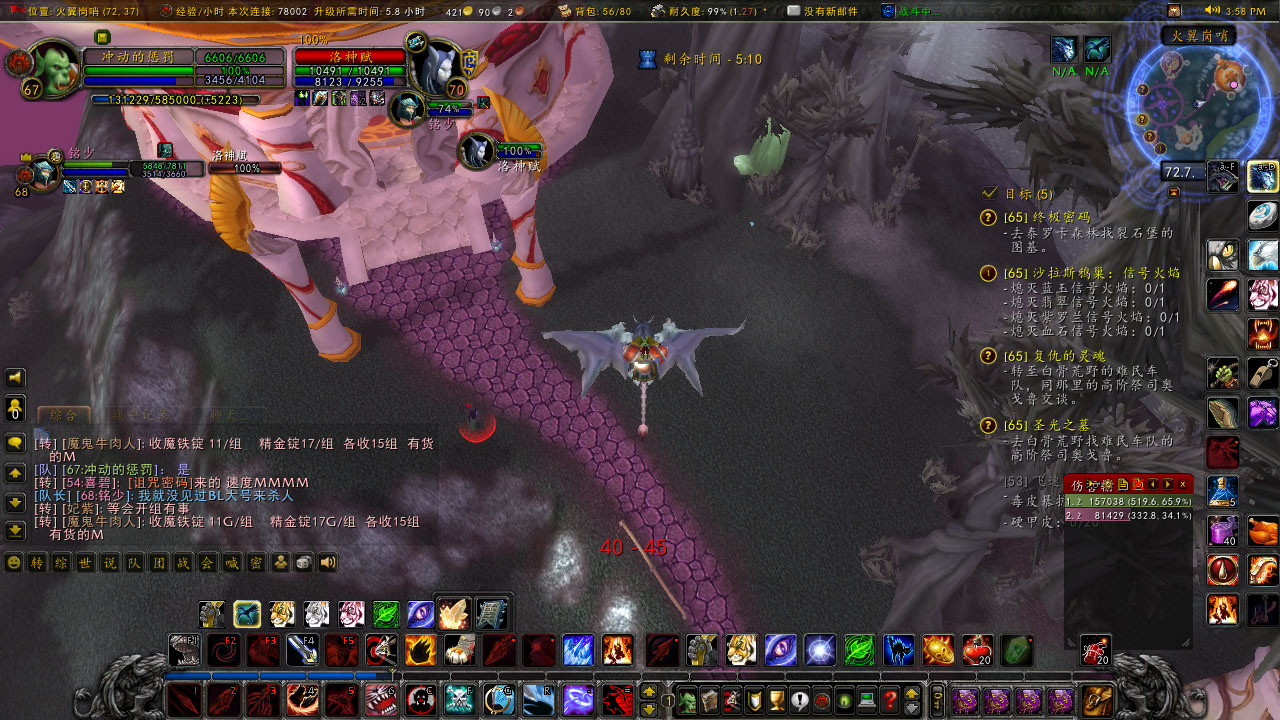Screen dimensions: 1280x720
Task: Toggle the 目标 (5) objectives checkbox
Action: click(x=989, y=194)
